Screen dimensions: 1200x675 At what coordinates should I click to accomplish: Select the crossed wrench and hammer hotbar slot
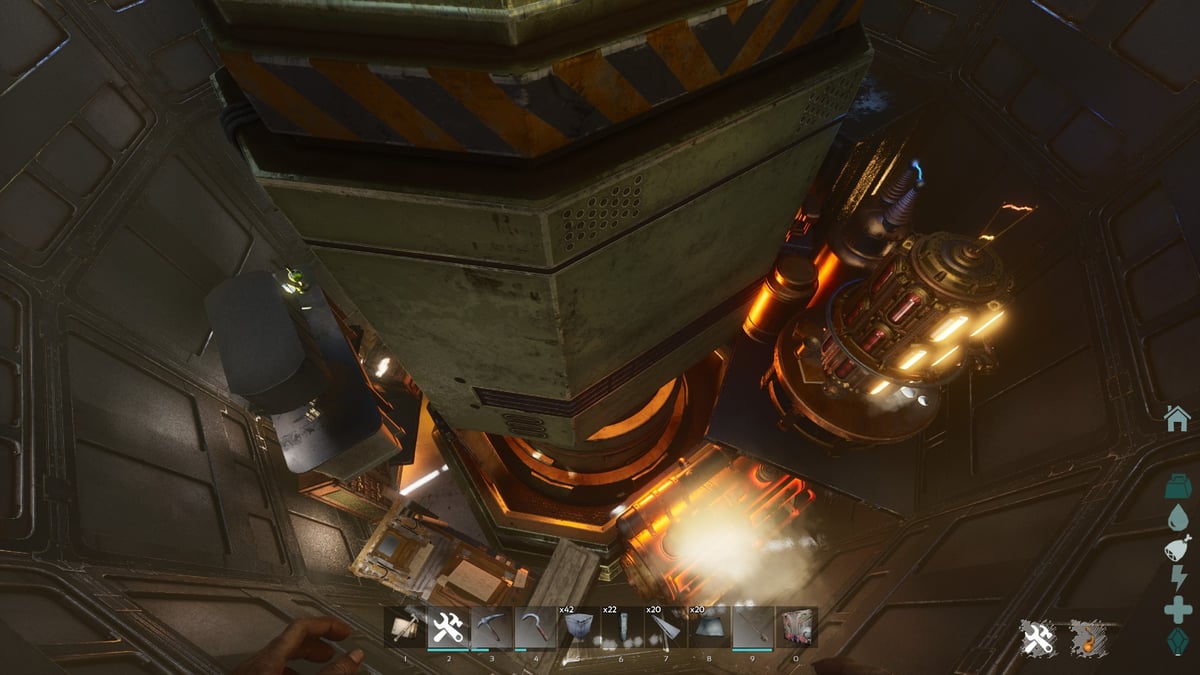[449, 628]
